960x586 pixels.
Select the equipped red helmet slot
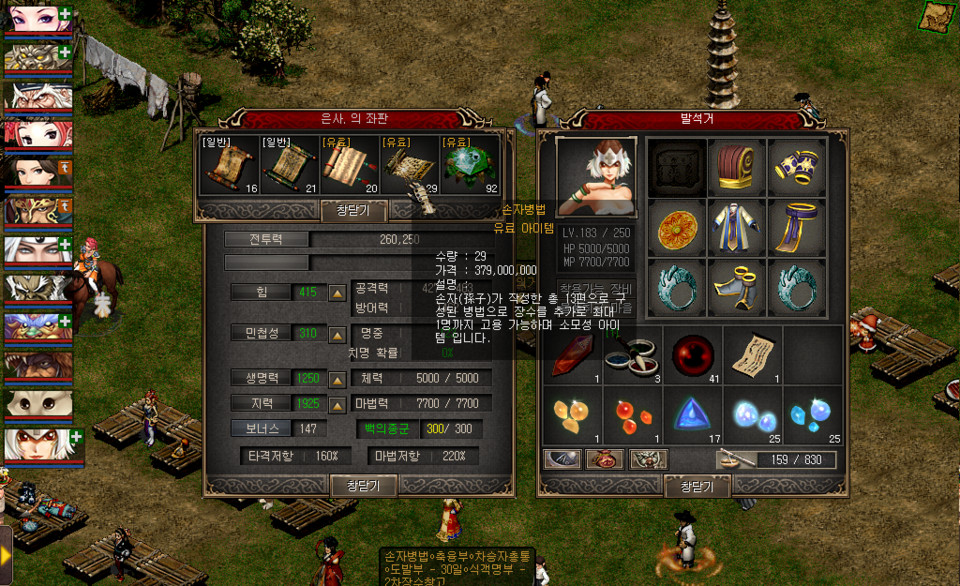736,167
